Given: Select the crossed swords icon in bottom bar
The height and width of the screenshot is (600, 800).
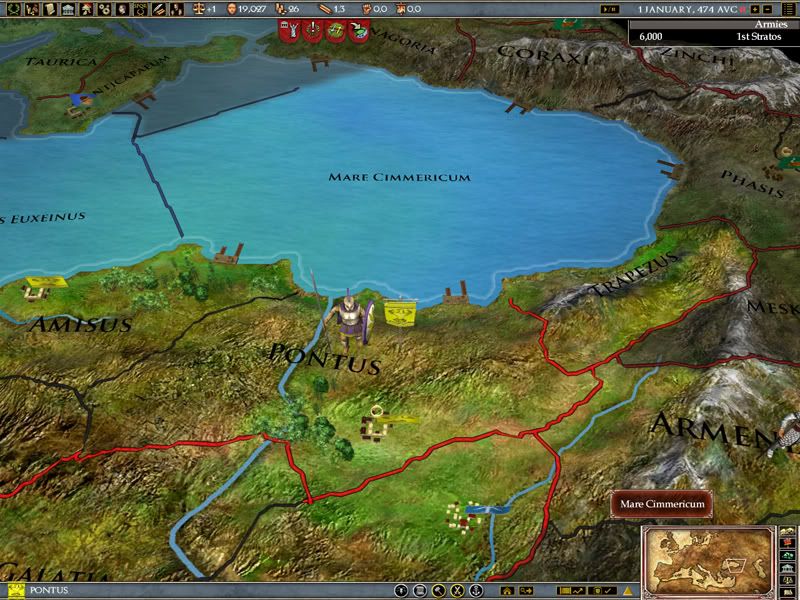Looking at the screenshot, I should coord(456,591).
